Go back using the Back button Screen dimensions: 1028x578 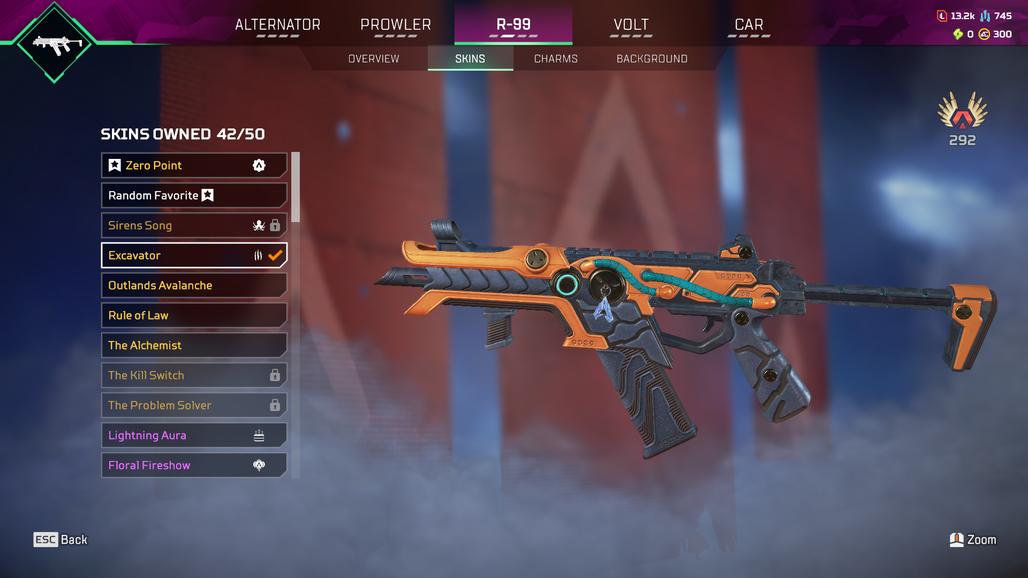(61, 540)
